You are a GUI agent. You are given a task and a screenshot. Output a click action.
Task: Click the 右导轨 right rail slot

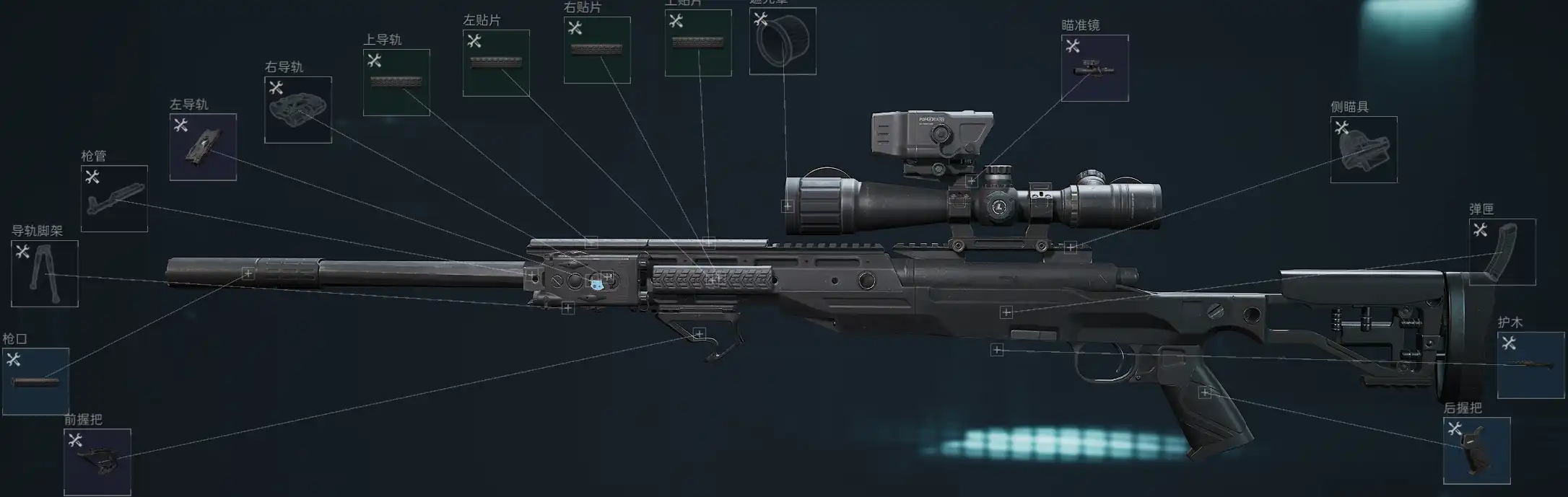point(298,110)
